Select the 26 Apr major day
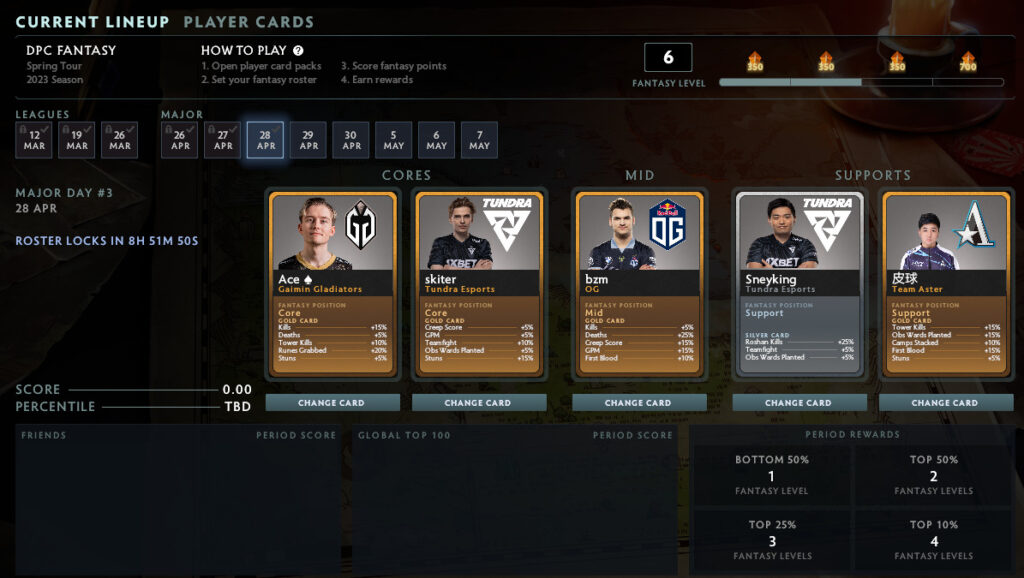This screenshot has width=1024, height=578. click(x=180, y=140)
